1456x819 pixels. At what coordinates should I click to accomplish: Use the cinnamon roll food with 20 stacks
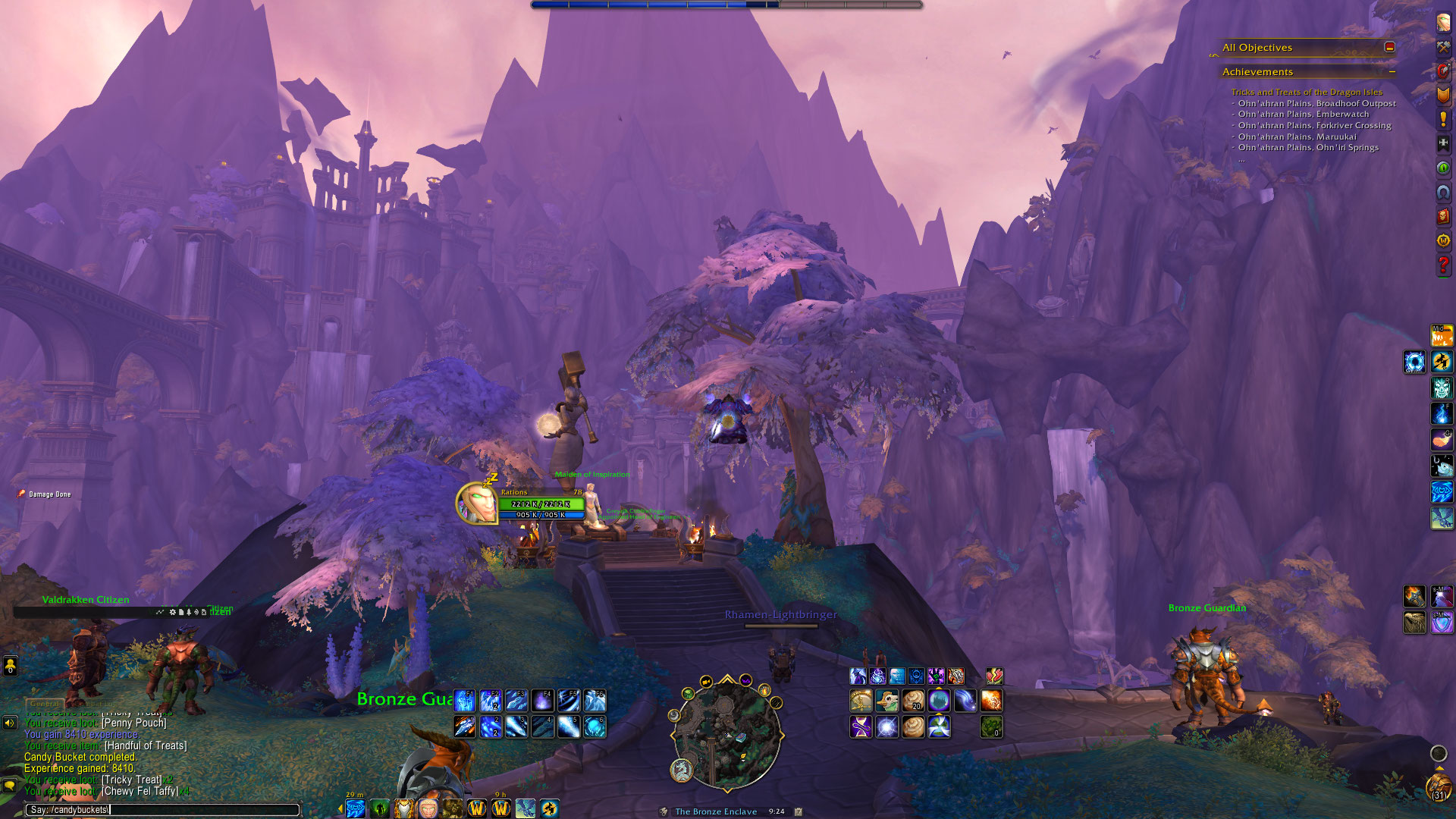pyautogui.click(x=913, y=701)
